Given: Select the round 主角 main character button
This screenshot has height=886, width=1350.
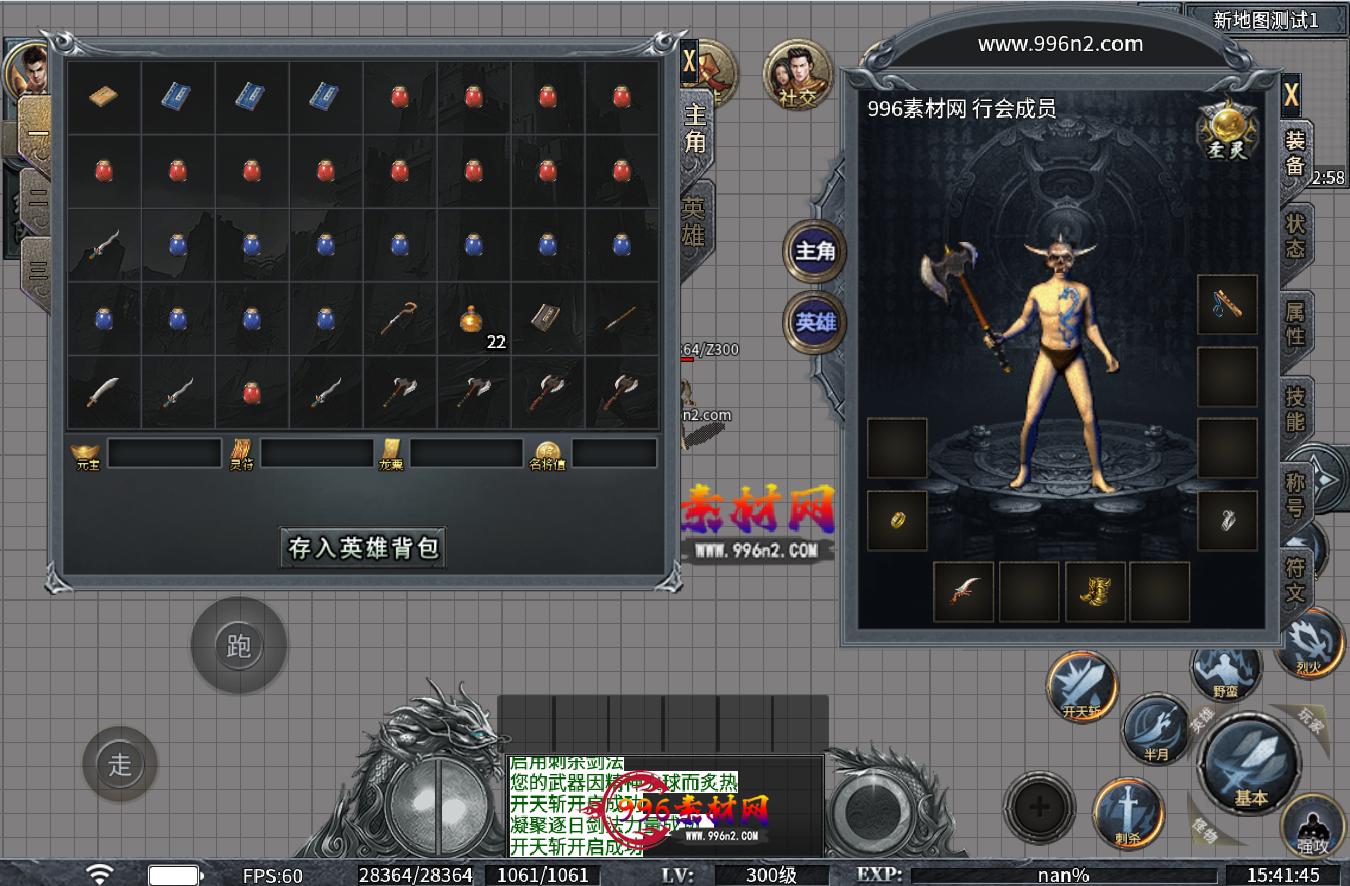Looking at the screenshot, I should coord(814,251).
